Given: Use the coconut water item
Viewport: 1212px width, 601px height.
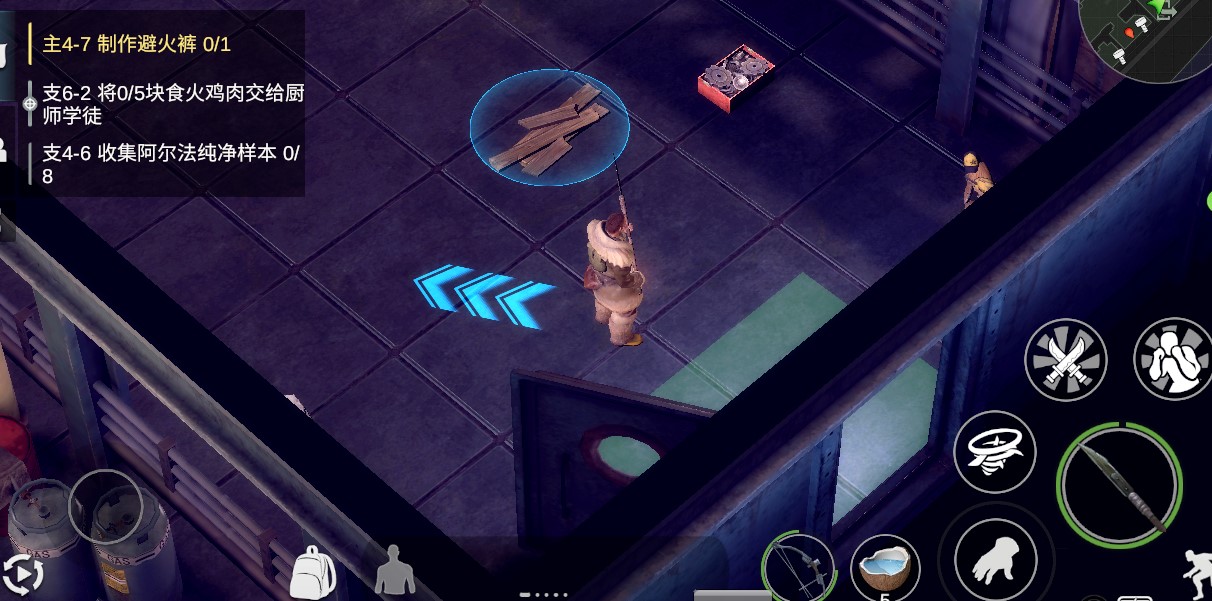Looking at the screenshot, I should coord(885,568).
